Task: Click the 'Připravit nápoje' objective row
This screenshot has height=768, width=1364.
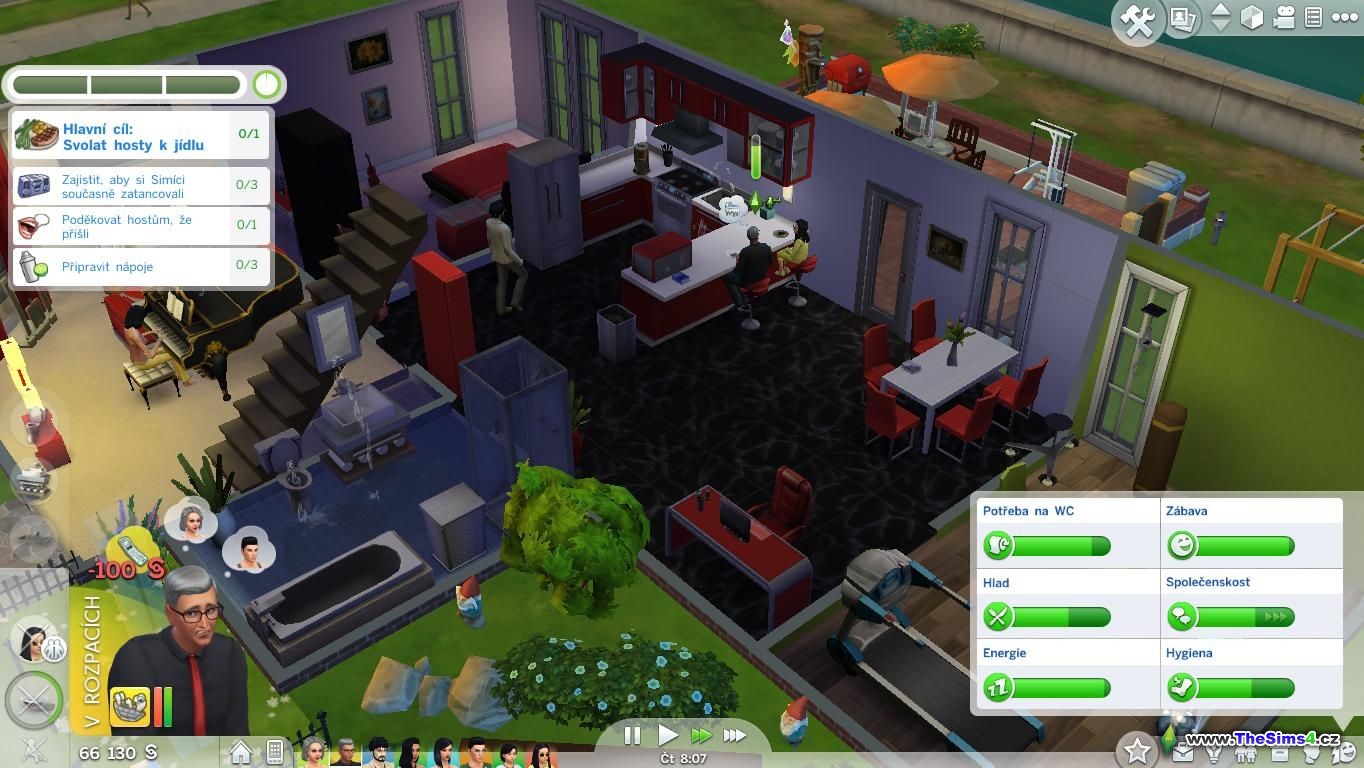Action: click(140, 267)
